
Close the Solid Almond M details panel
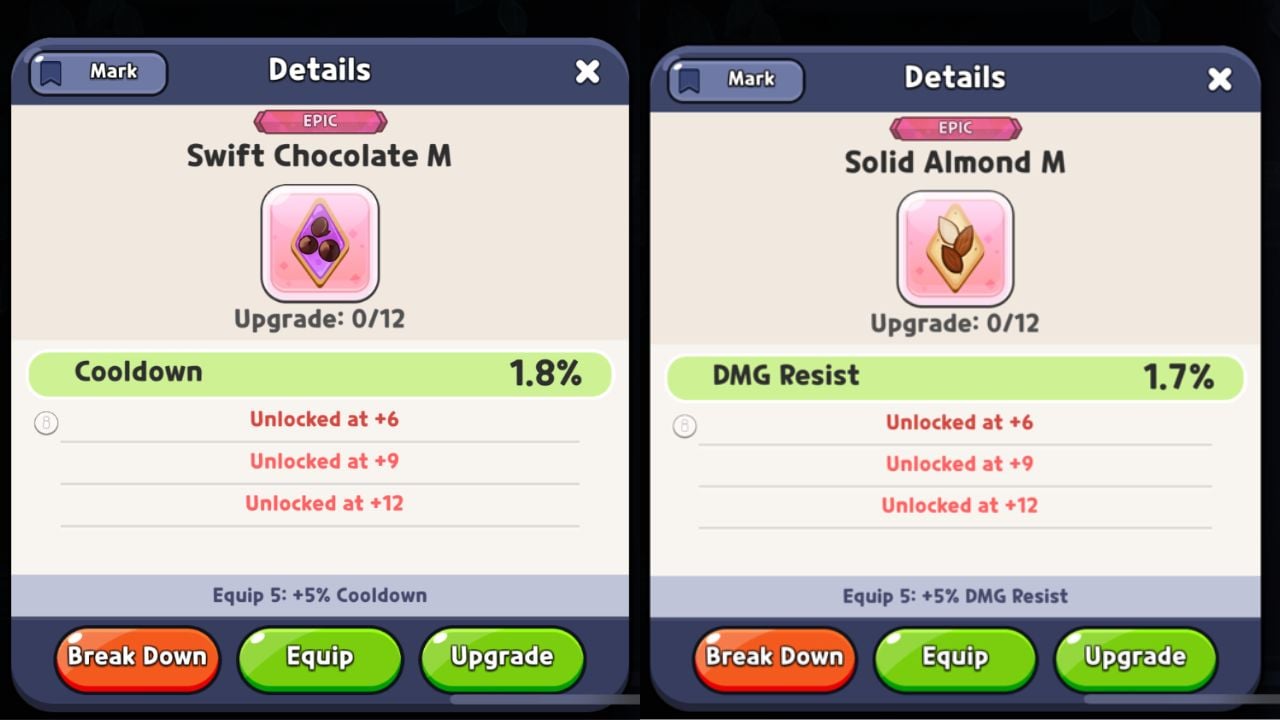(x=1220, y=78)
